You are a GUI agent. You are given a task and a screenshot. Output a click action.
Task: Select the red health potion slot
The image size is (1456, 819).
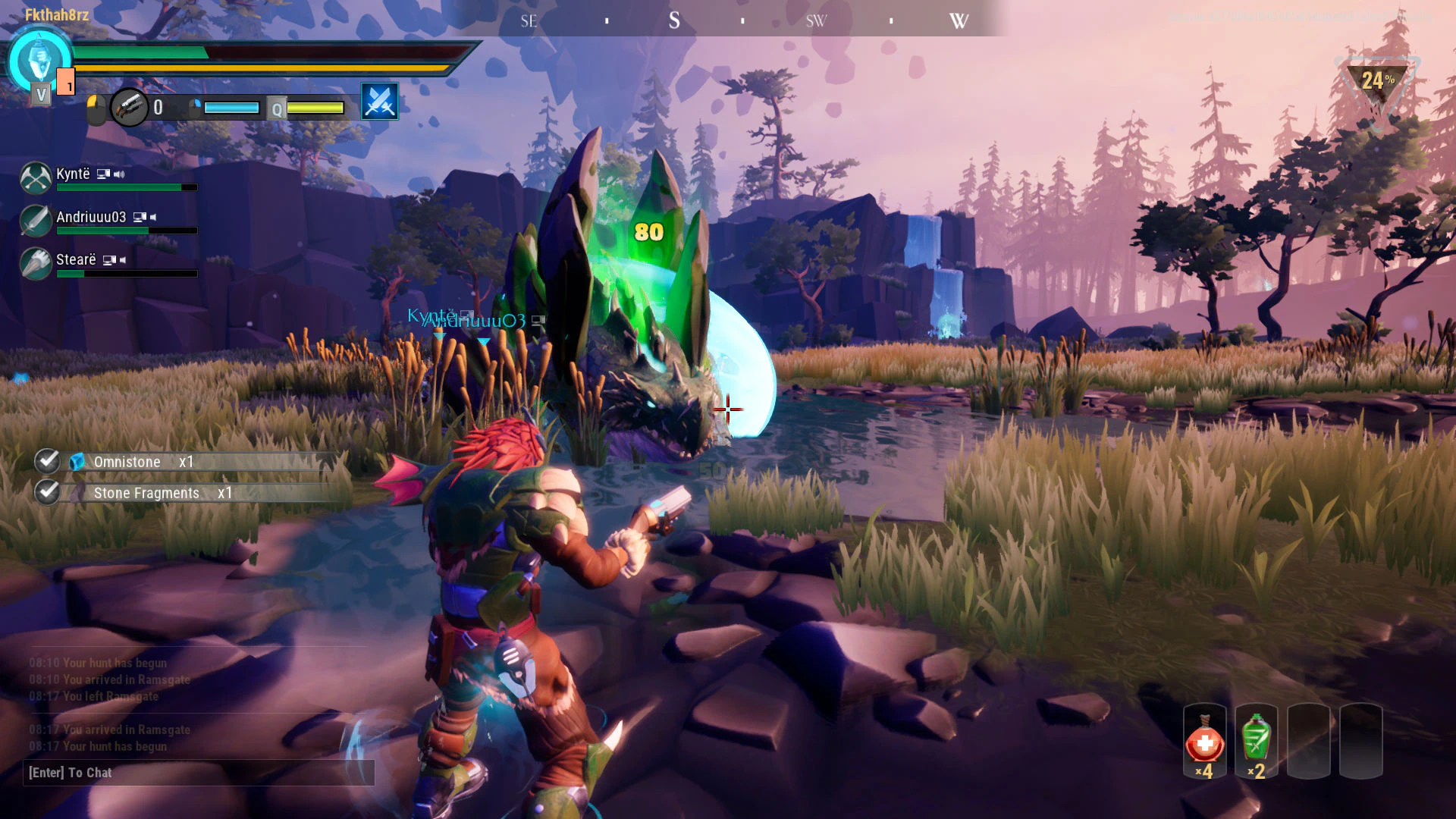1204,742
